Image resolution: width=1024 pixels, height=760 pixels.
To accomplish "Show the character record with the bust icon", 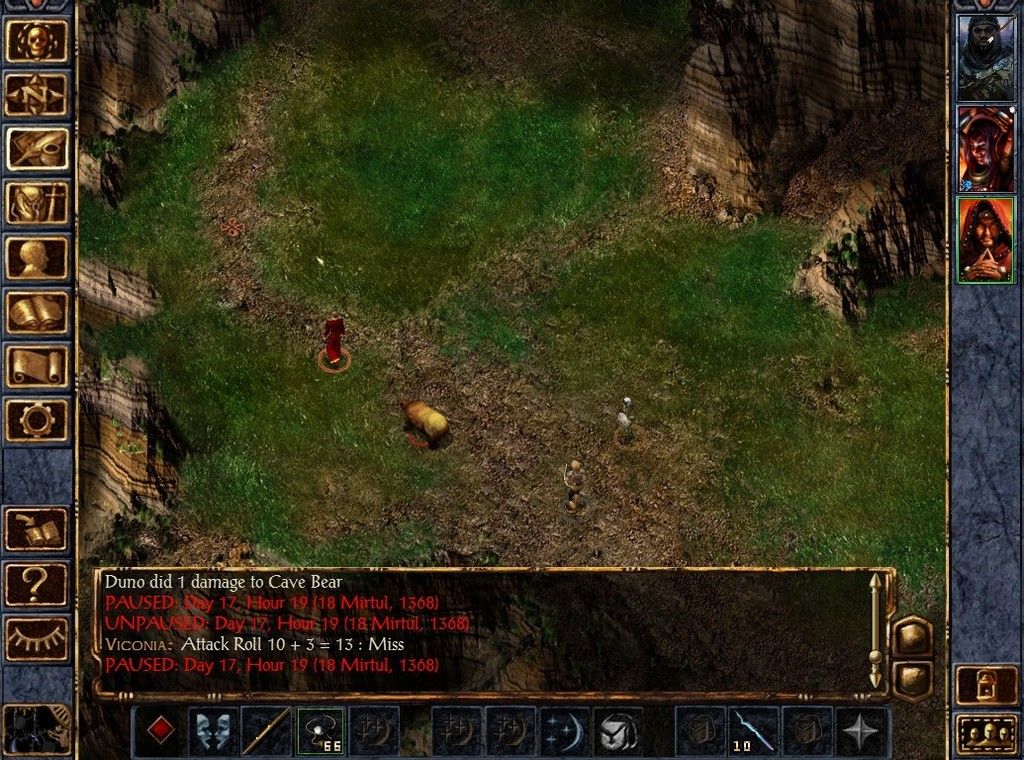I will pyautogui.click(x=37, y=257).
